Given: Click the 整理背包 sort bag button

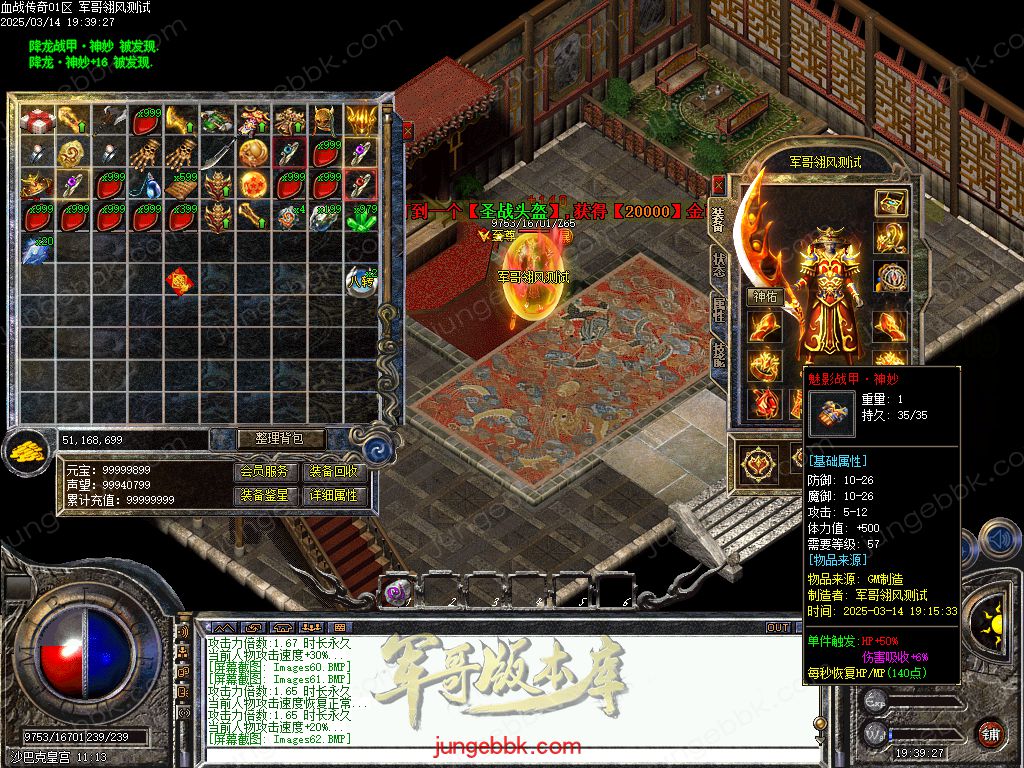Looking at the screenshot, I should (268, 438).
